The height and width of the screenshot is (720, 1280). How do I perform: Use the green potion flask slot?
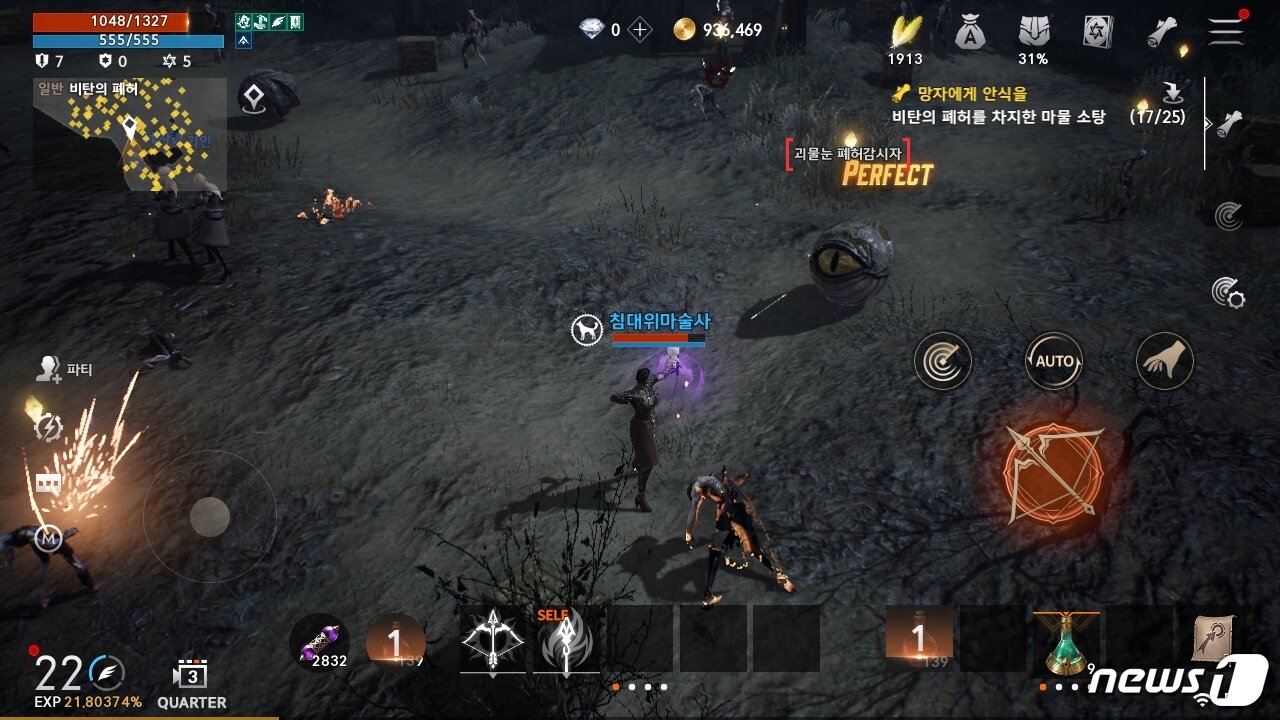(1065, 641)
